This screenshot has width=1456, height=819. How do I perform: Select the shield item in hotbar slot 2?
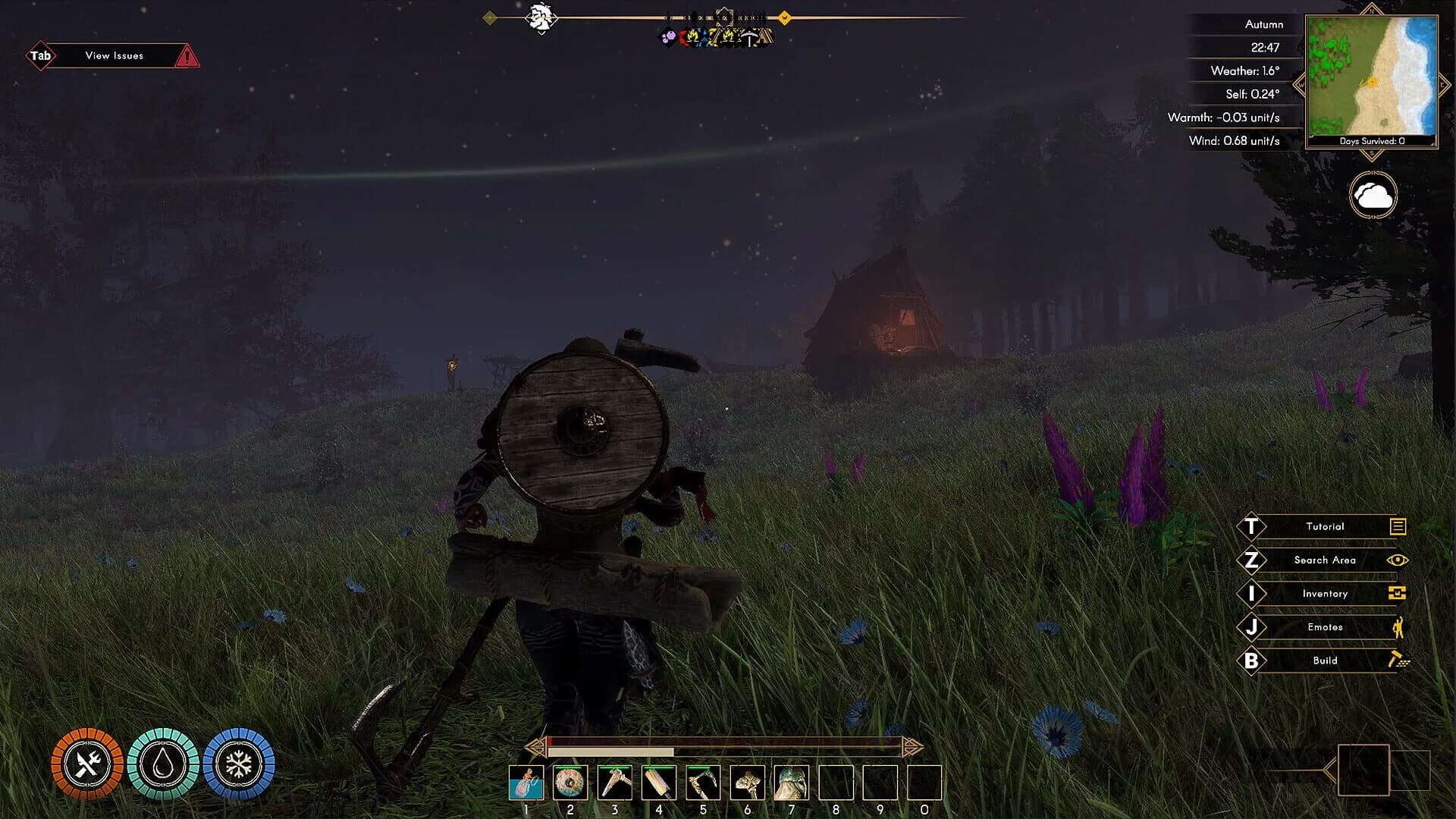coord(570,784)
